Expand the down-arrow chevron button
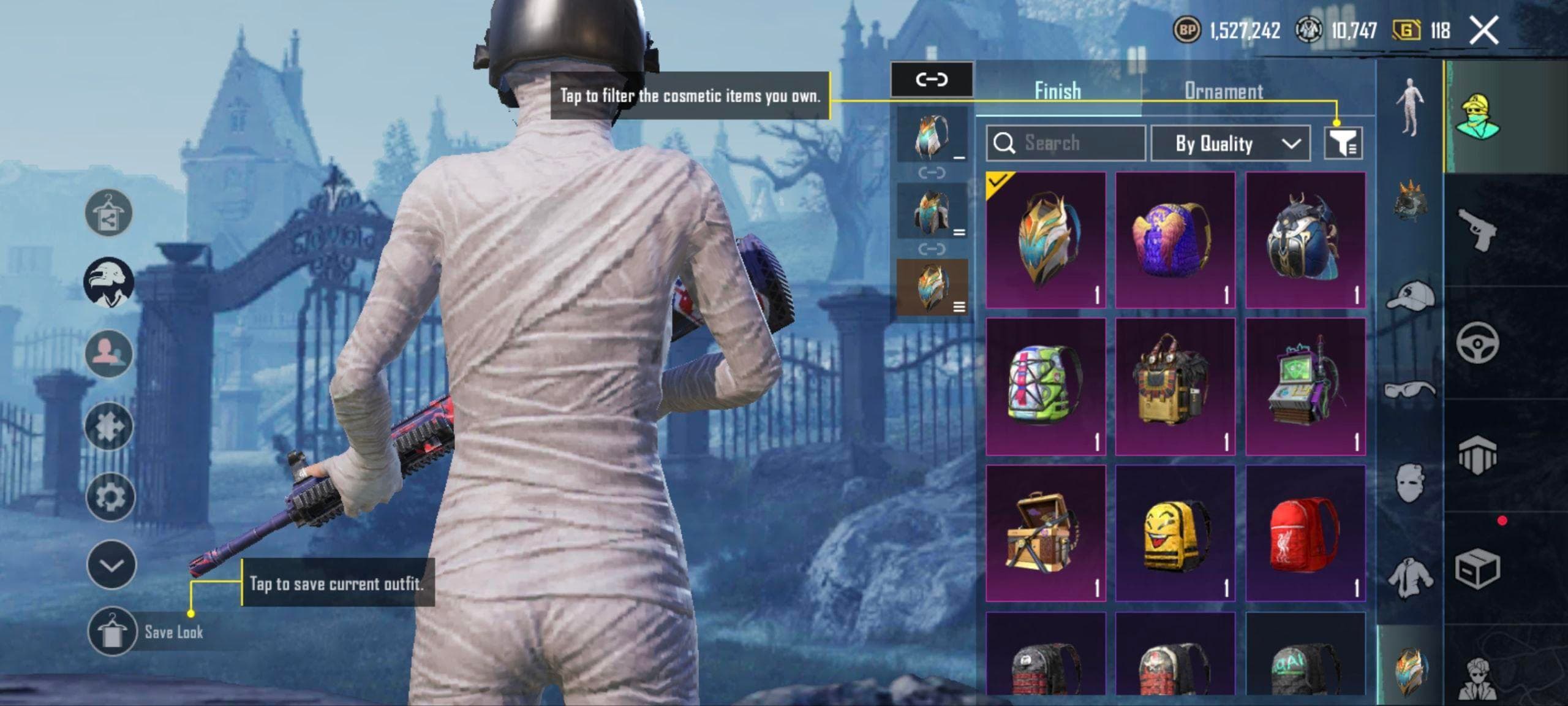Viewport: 1568px width, 706px height. [x=111, y=565]
